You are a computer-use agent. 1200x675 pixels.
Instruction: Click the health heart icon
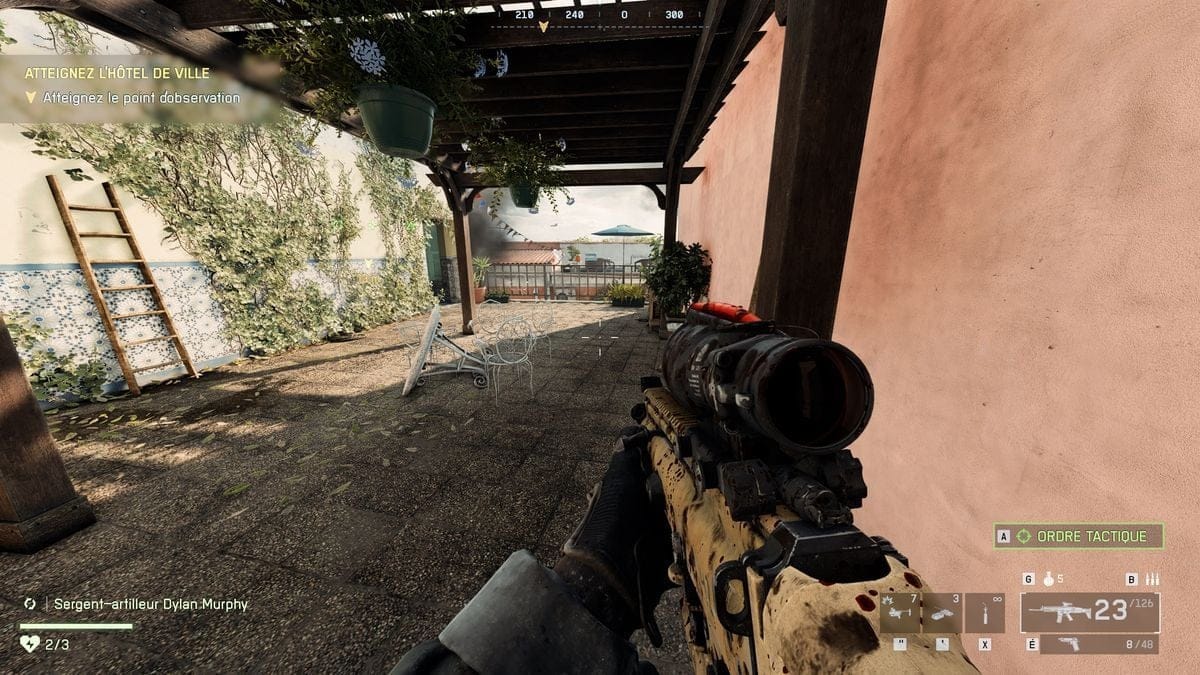pyautogui.click(x=29, y=644)
